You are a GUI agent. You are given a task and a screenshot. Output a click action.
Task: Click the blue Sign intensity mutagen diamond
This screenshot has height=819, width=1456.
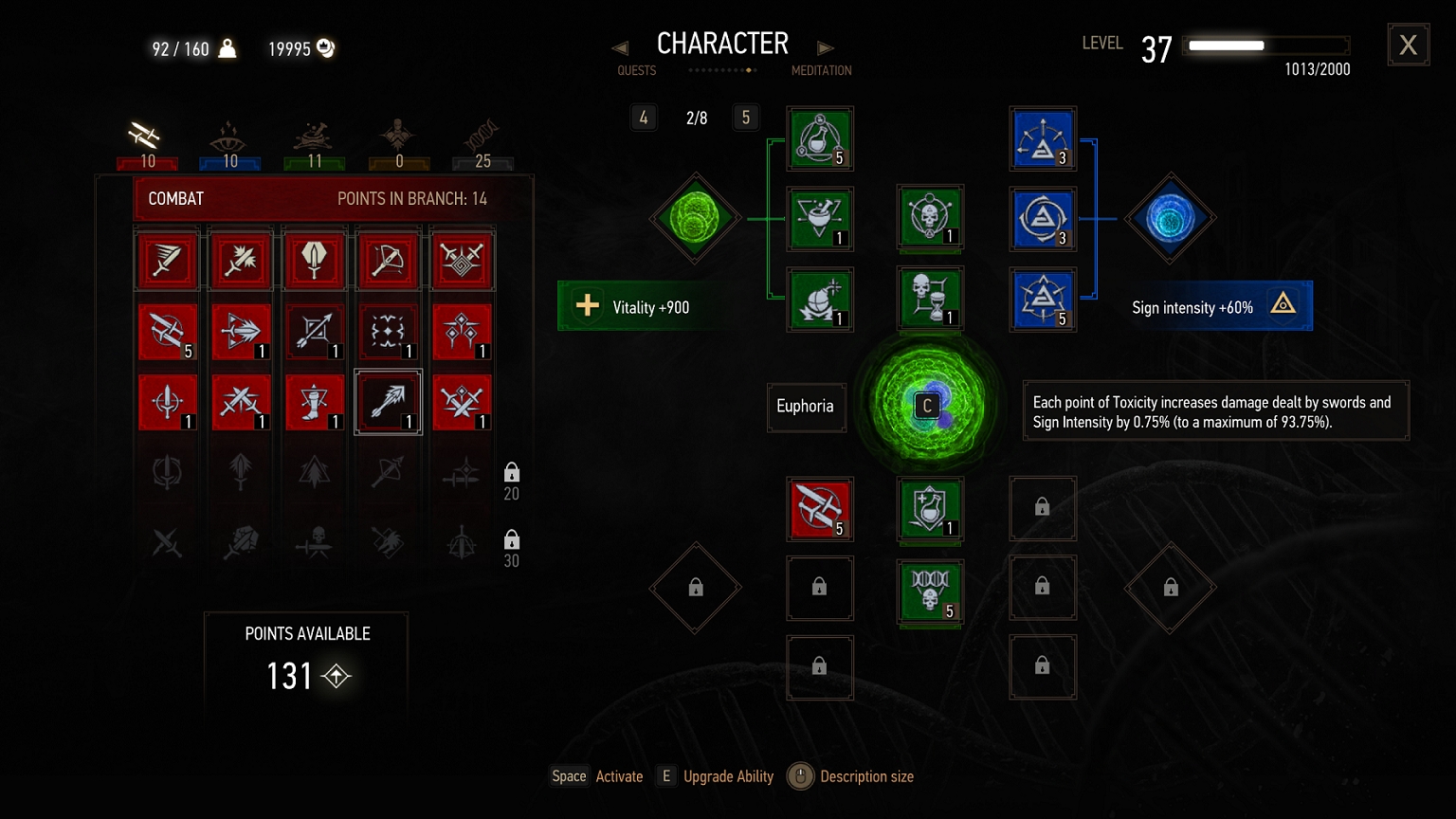click(1170, 219)
